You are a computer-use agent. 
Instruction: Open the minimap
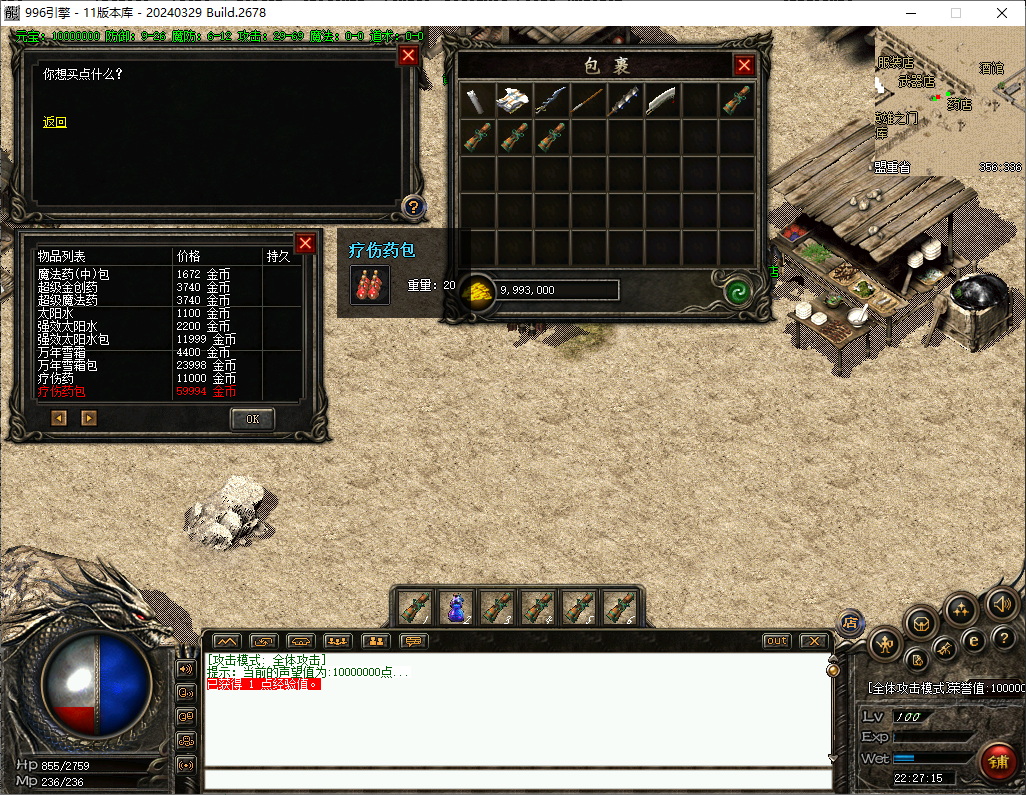point(948,101)
